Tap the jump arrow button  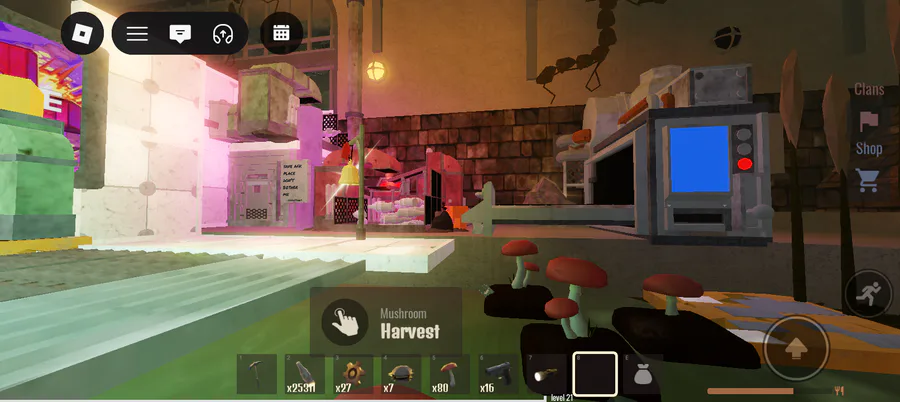(796, 348)
